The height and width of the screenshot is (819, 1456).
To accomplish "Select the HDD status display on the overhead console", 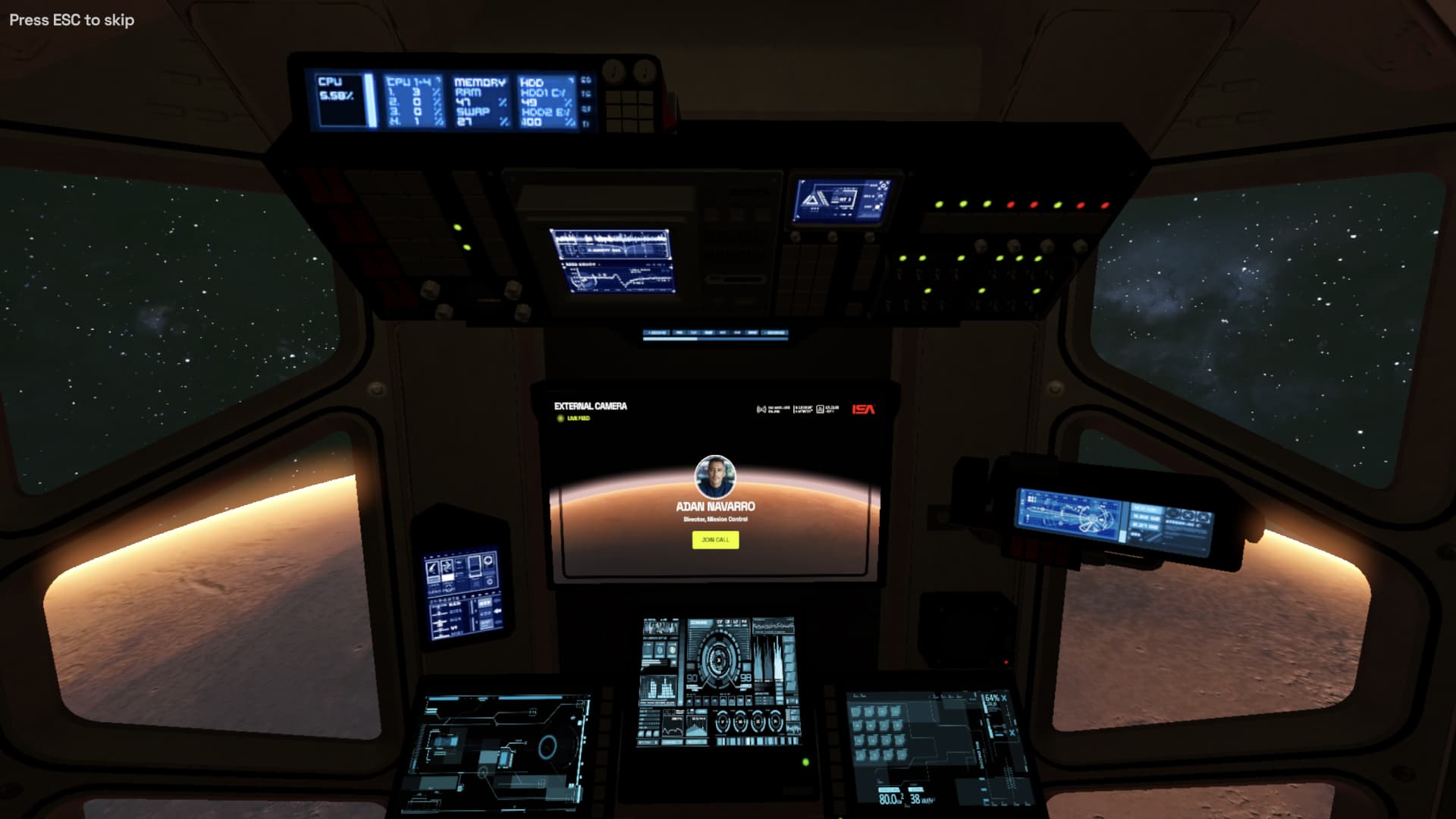I will point(544,99).
